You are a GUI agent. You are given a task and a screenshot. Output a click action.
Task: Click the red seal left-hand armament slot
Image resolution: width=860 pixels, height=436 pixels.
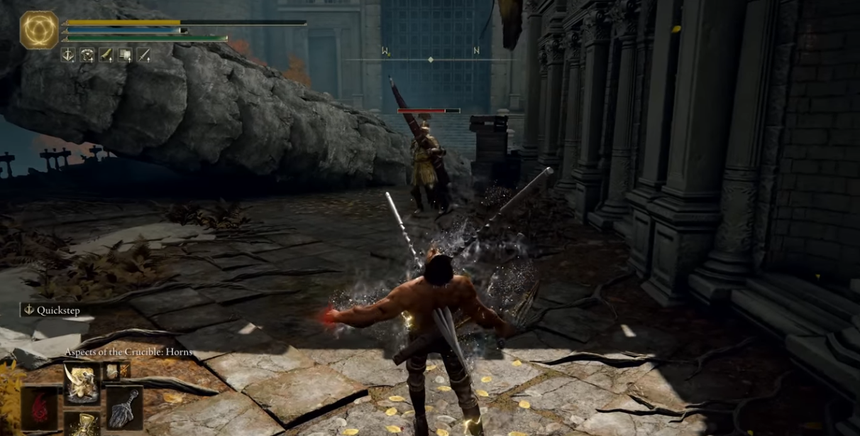(39, 408)
